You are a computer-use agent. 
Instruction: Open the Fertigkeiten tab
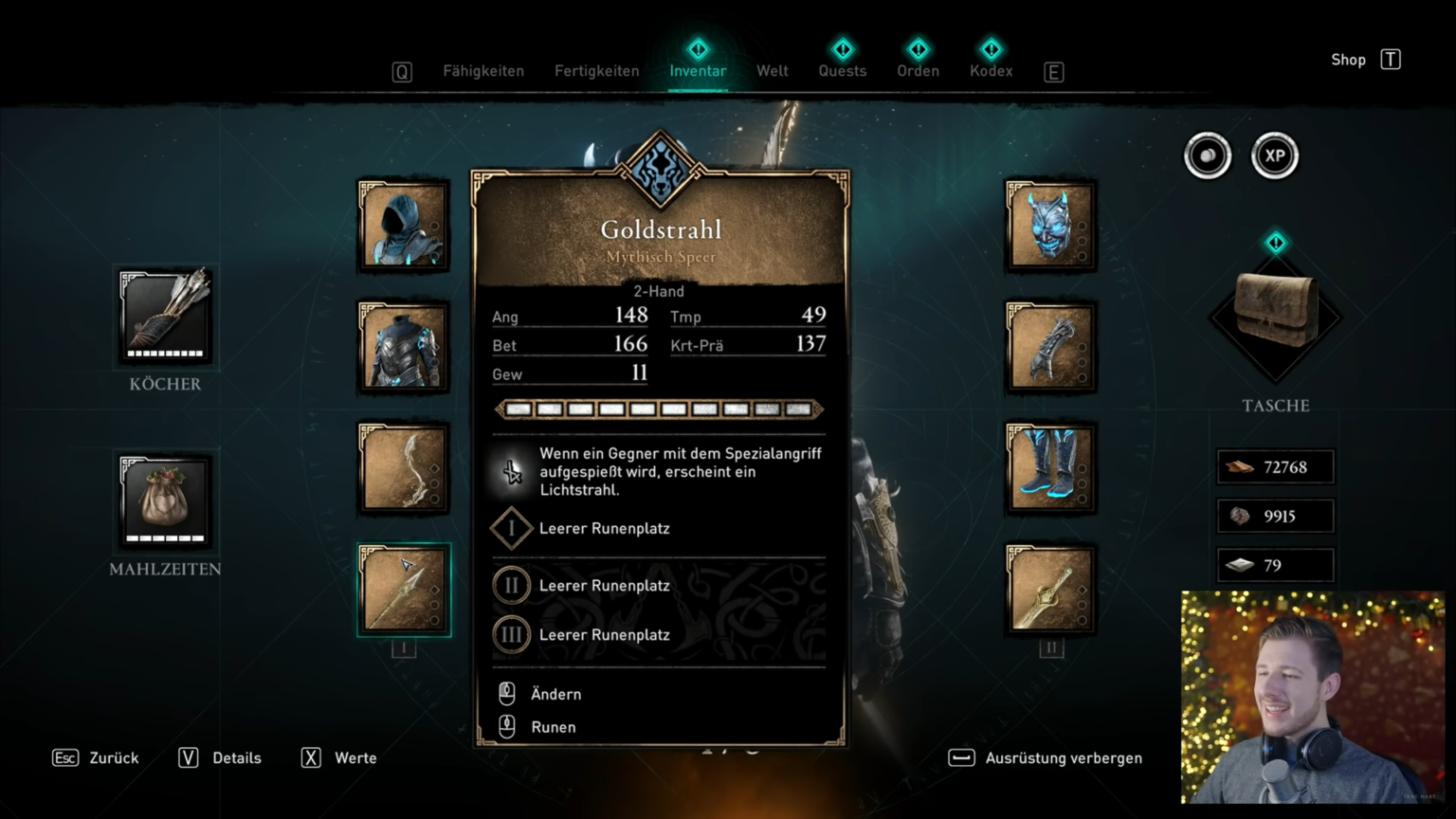click(x=597, y=71)
